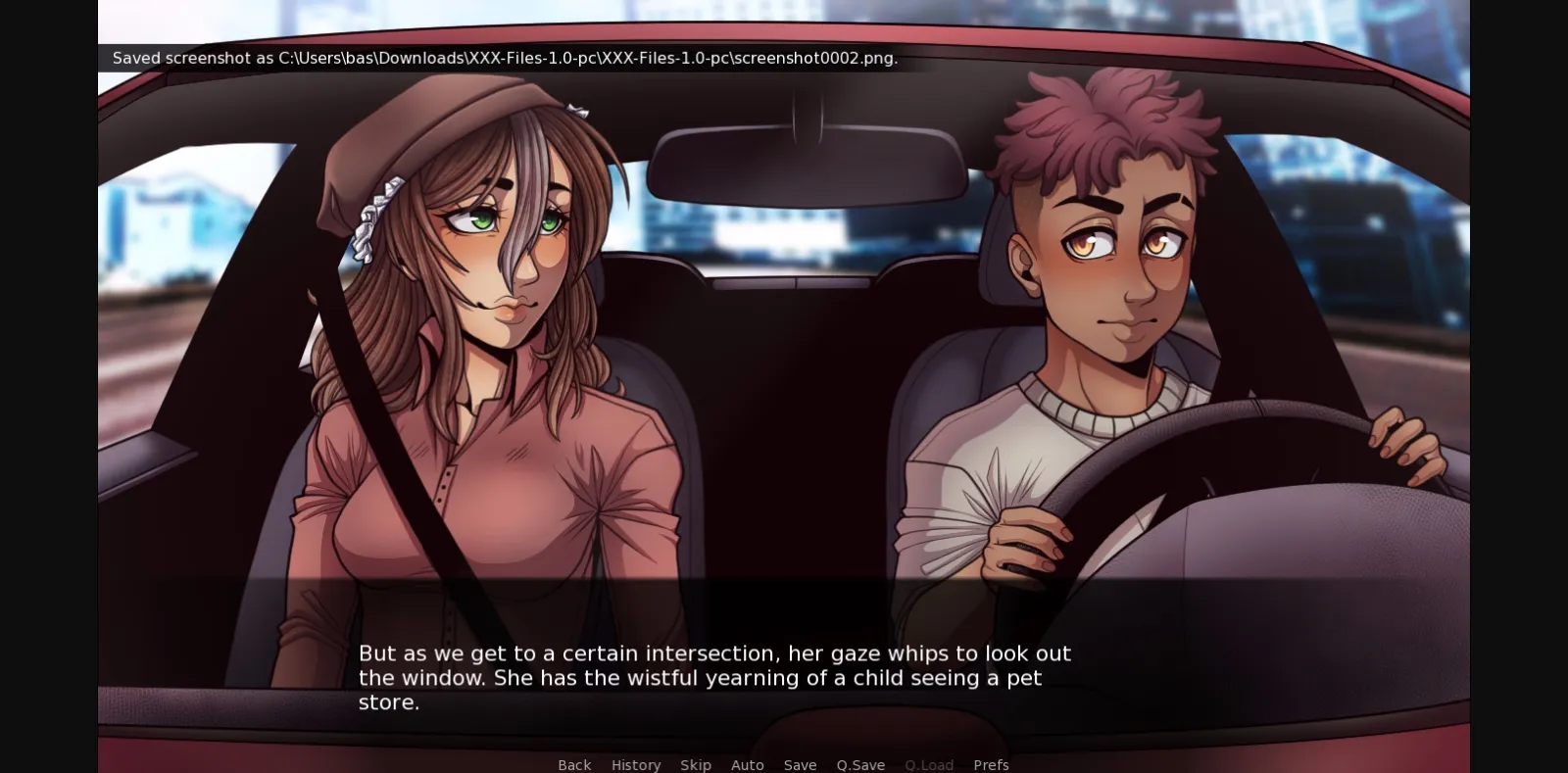
Task: Open the History screen
Action: 636,764
